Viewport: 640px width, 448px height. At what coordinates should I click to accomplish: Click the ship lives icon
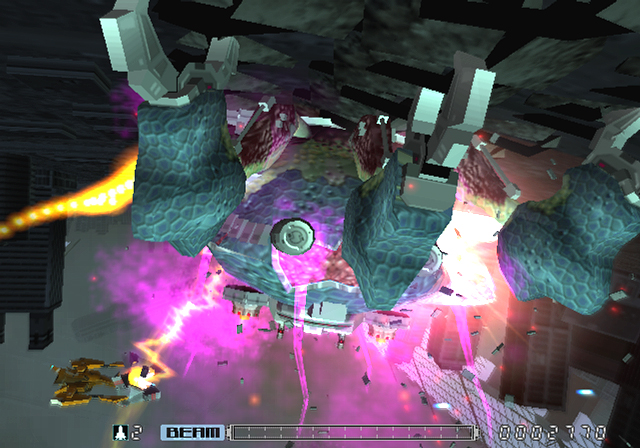(121, 433)
